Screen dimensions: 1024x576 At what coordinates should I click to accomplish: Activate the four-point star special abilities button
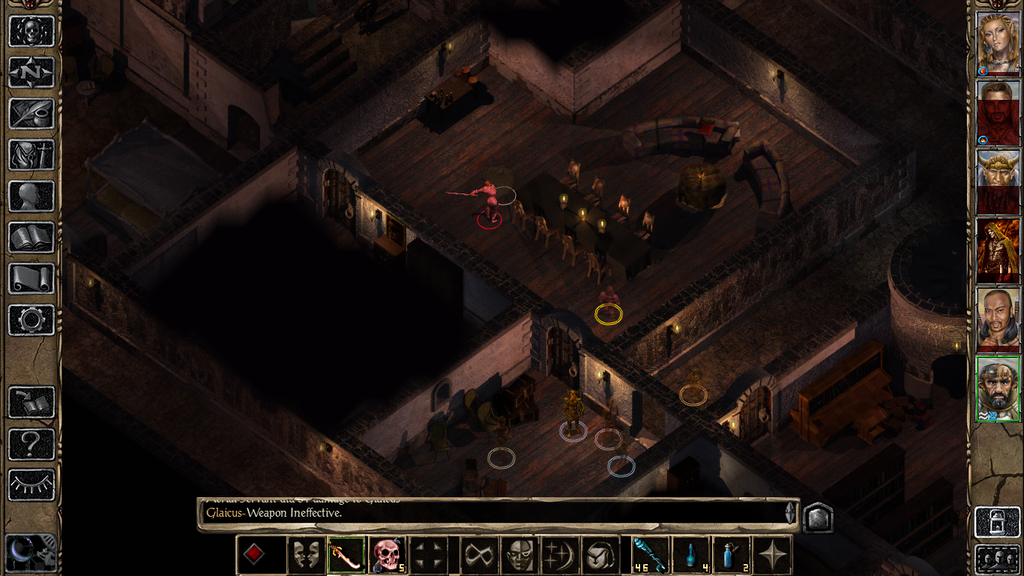tap(773, 555)
